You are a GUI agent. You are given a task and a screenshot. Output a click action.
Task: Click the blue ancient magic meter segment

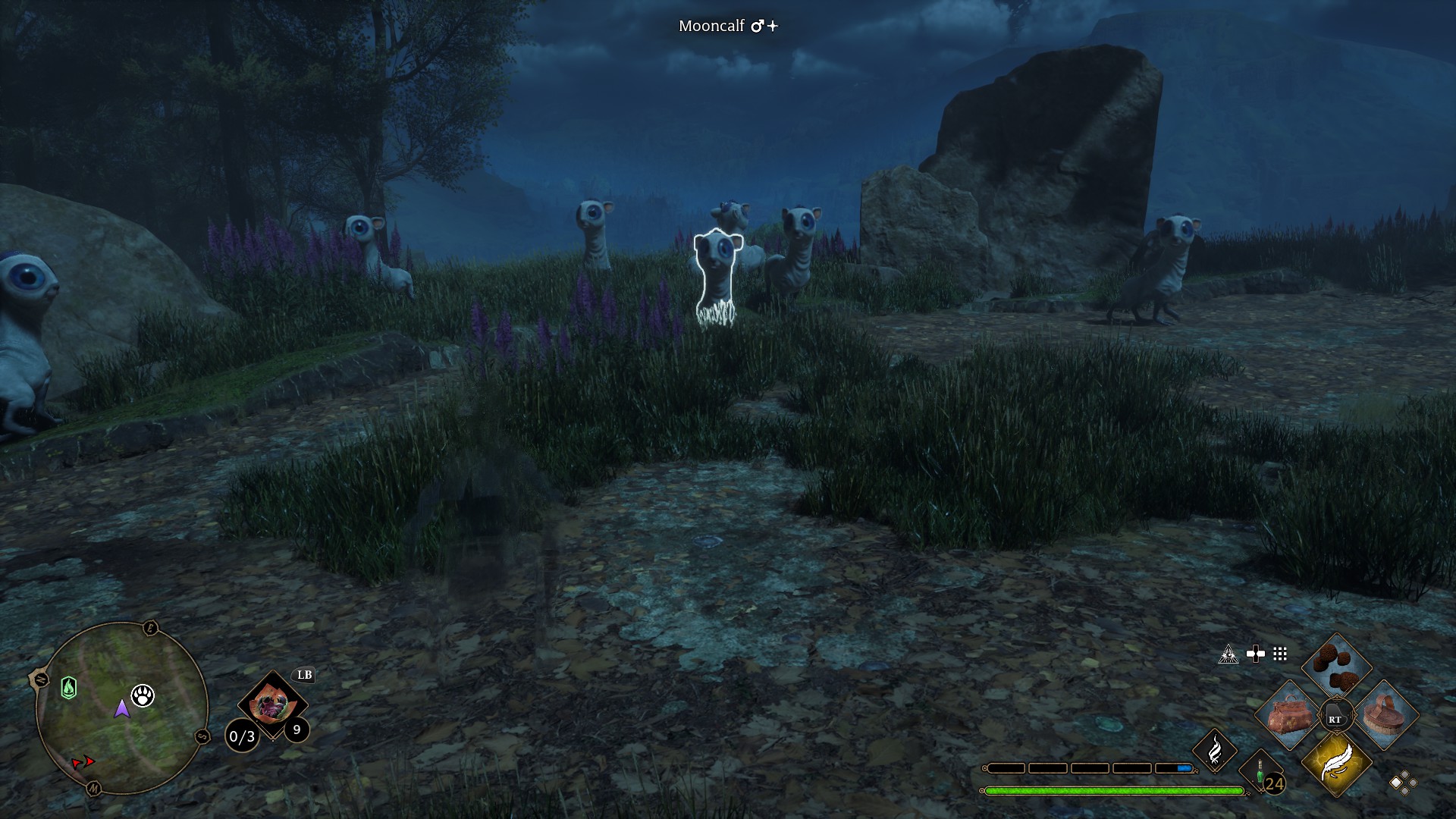[1185, 768]
